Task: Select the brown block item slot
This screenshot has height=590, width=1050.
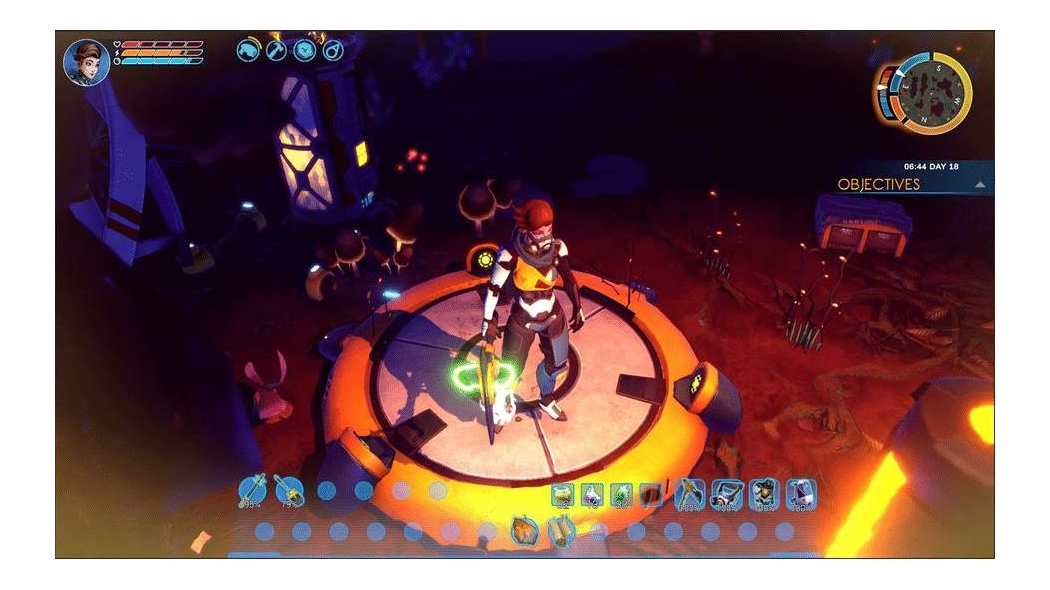Action: pos(650,494)
